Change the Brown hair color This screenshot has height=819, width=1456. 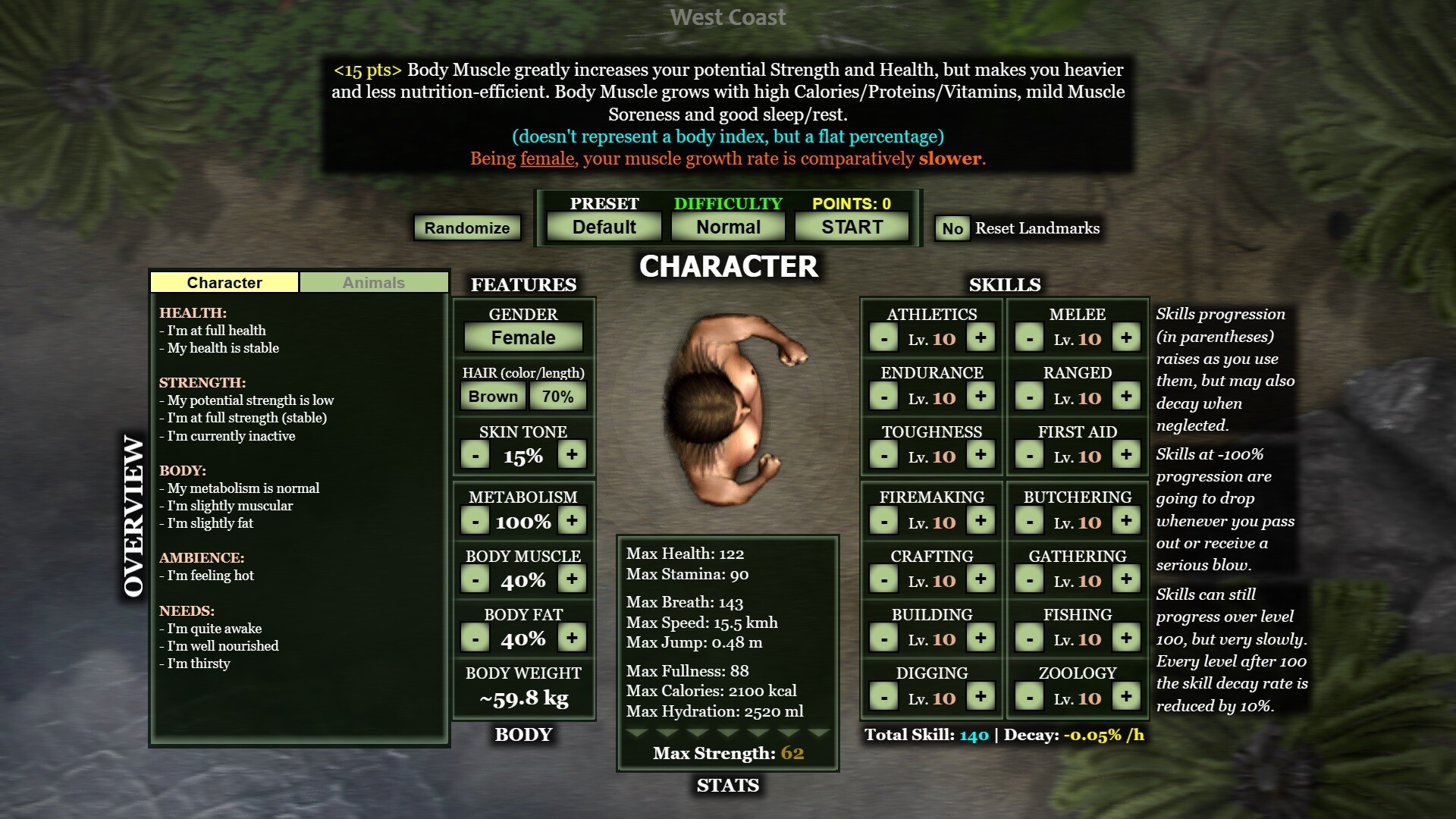tap(493, 396)
